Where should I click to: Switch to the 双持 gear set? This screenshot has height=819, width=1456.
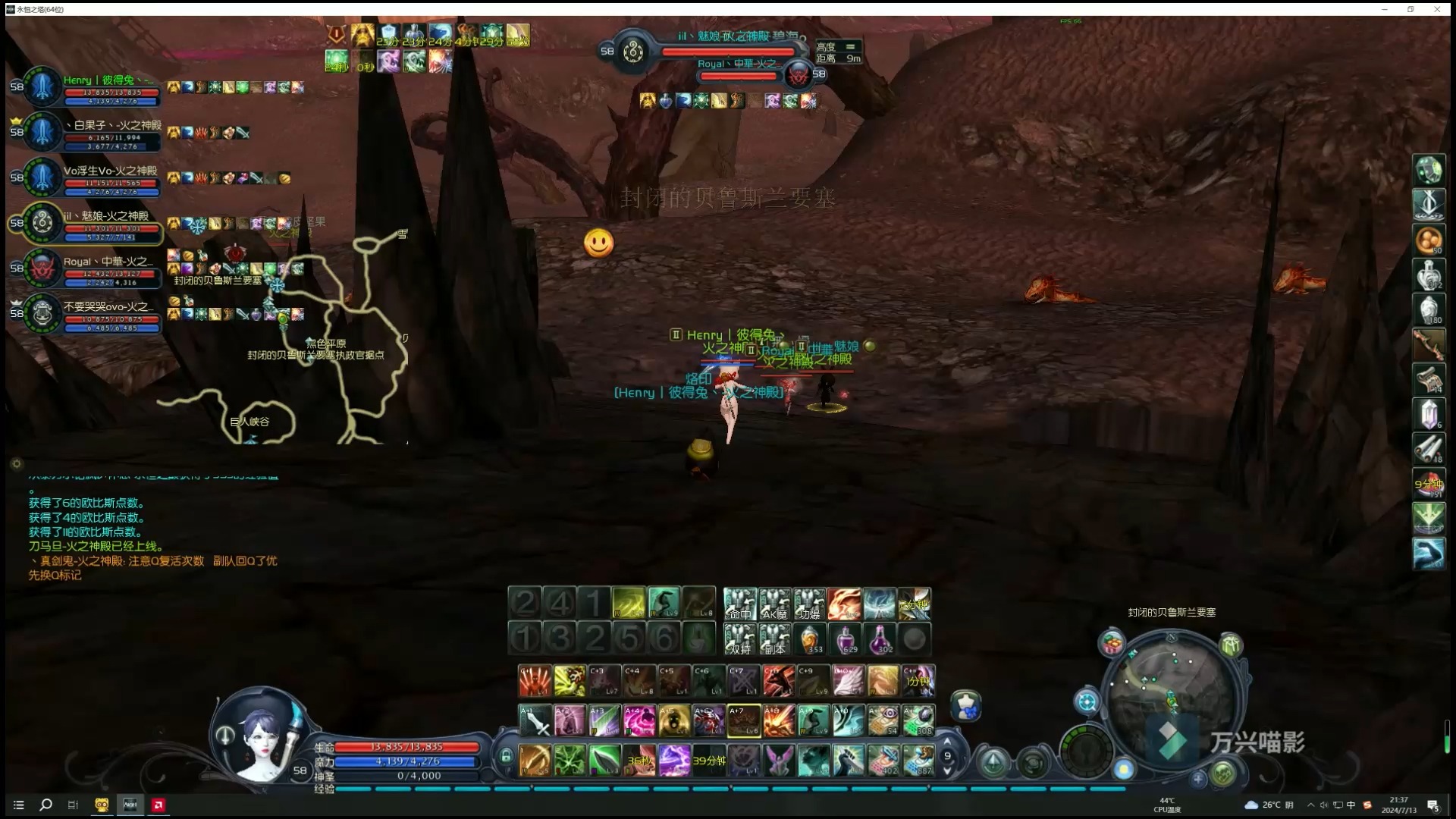click(740, 639)
